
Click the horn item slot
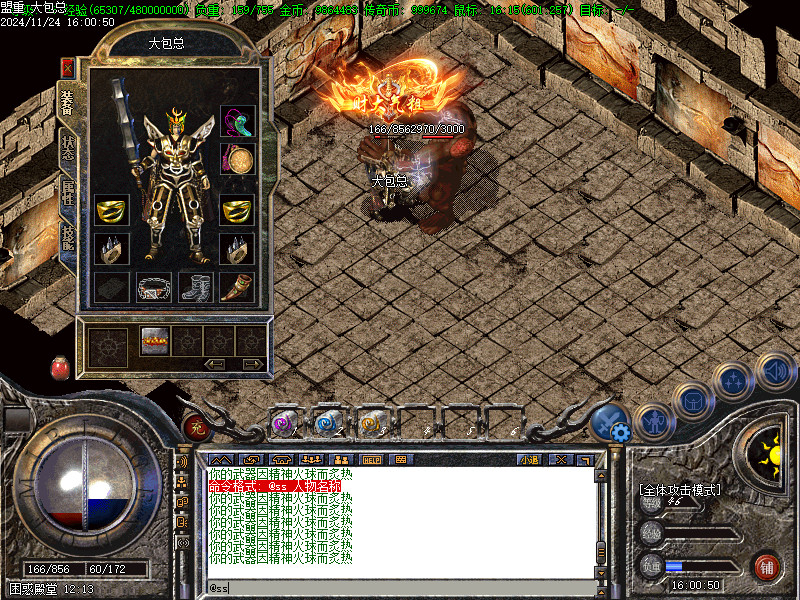tap(237, 288)
